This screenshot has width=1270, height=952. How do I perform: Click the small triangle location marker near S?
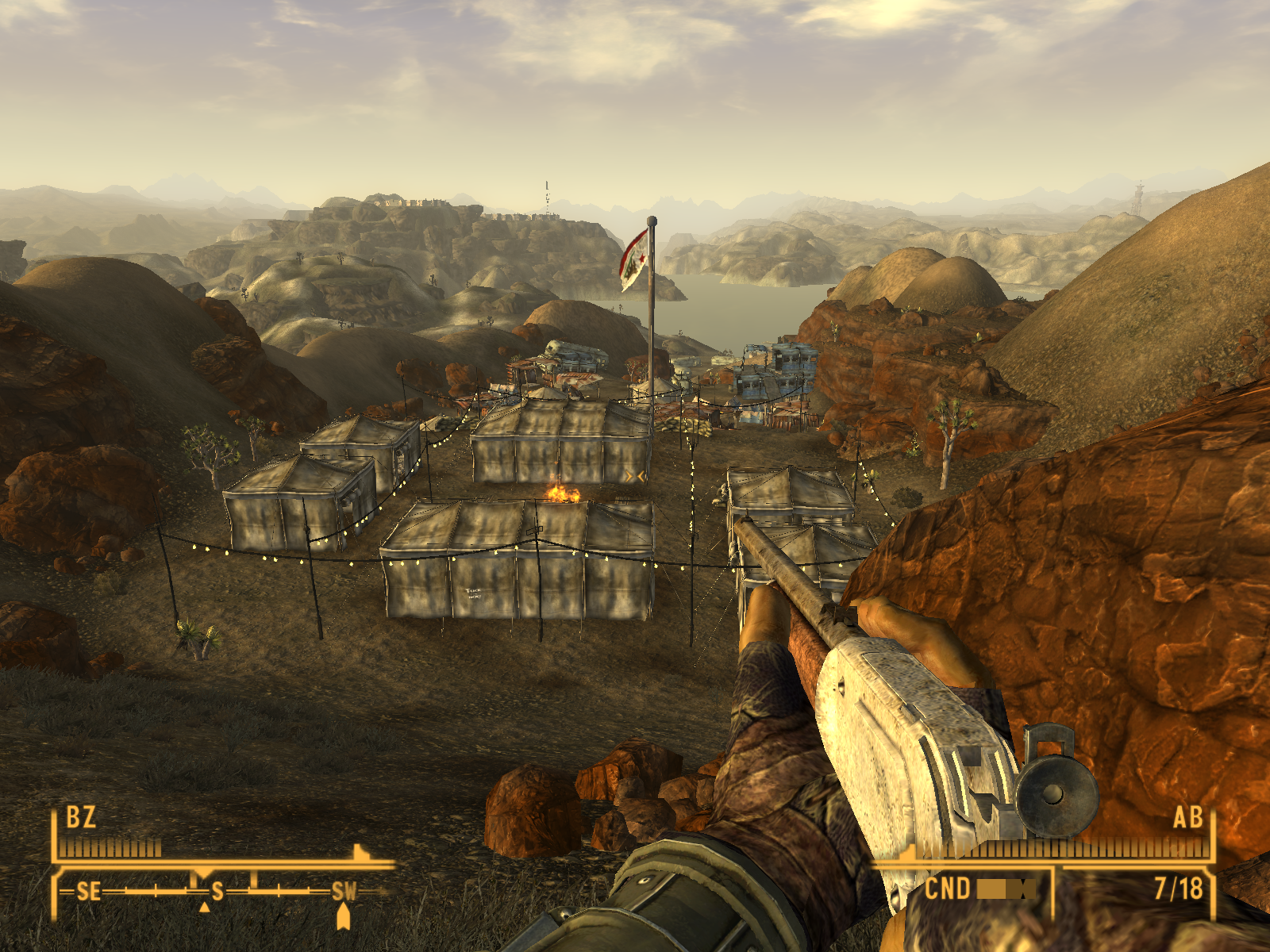[205, 908]
